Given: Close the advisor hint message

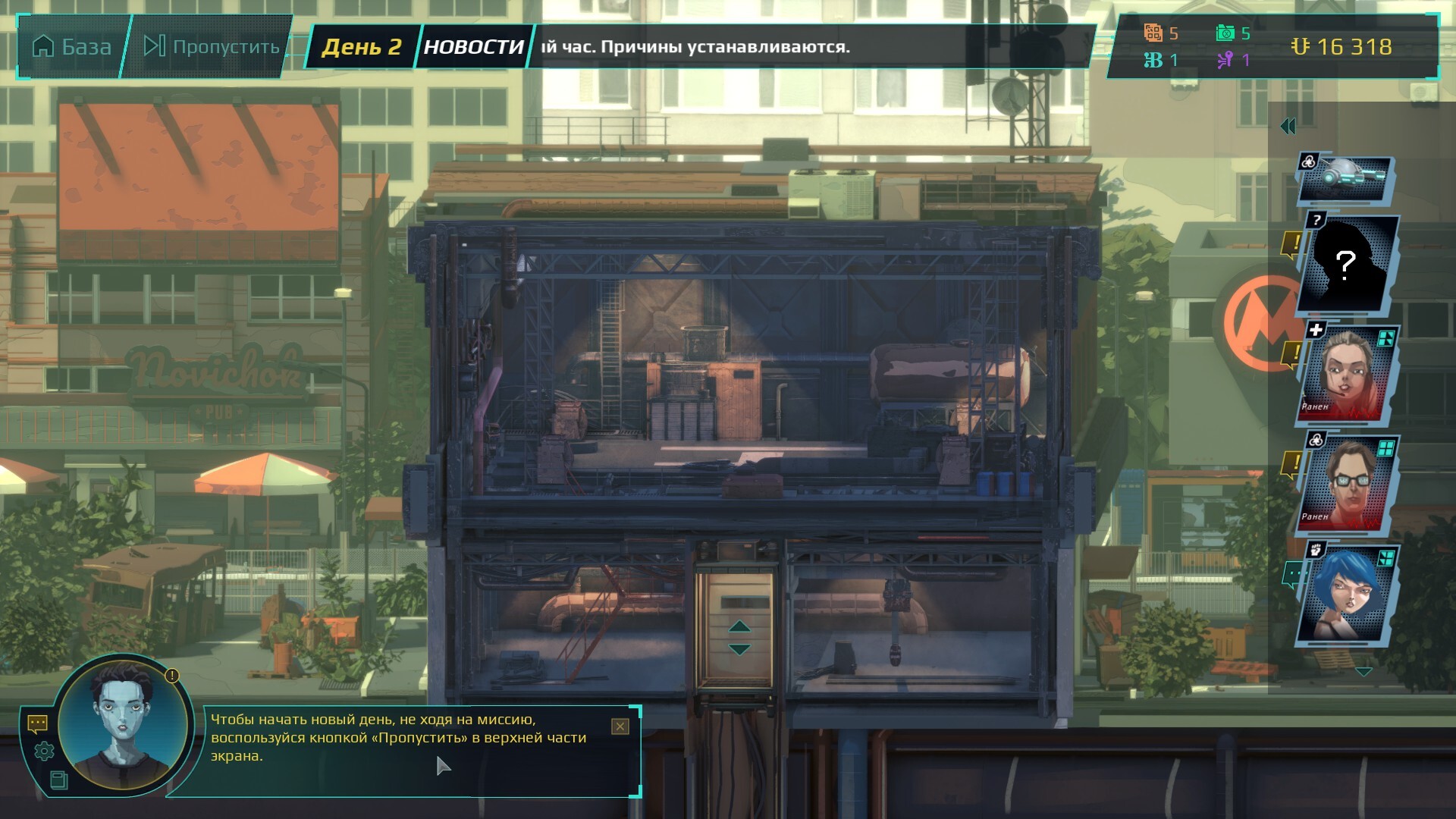Looking at the screenshot, I should (x=620, y=726).
